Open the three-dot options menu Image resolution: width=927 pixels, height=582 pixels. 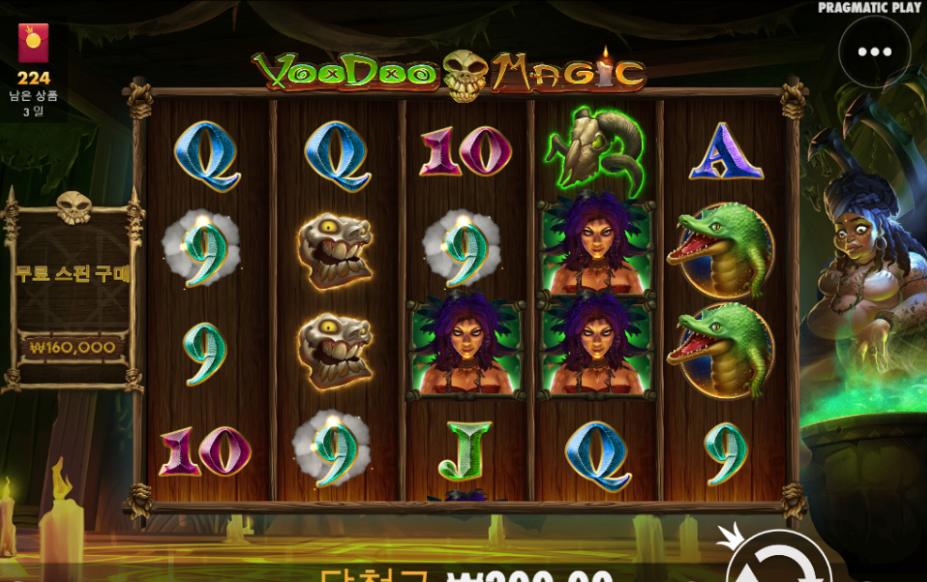pos(874,52)
